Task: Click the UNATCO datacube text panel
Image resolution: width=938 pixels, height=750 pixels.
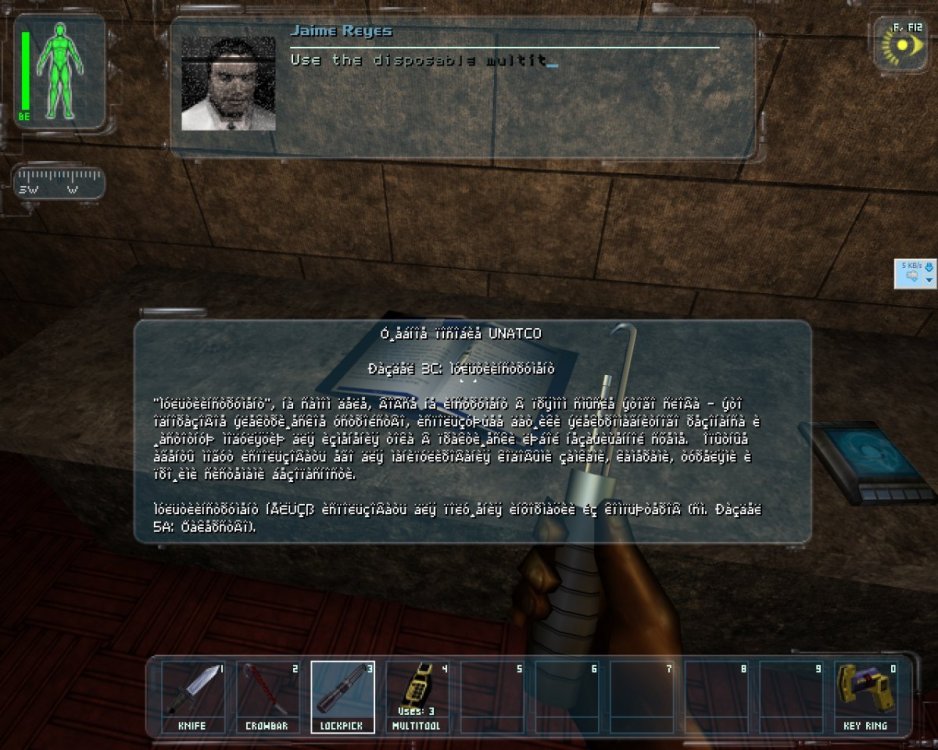Action: (x=472, y=431)
